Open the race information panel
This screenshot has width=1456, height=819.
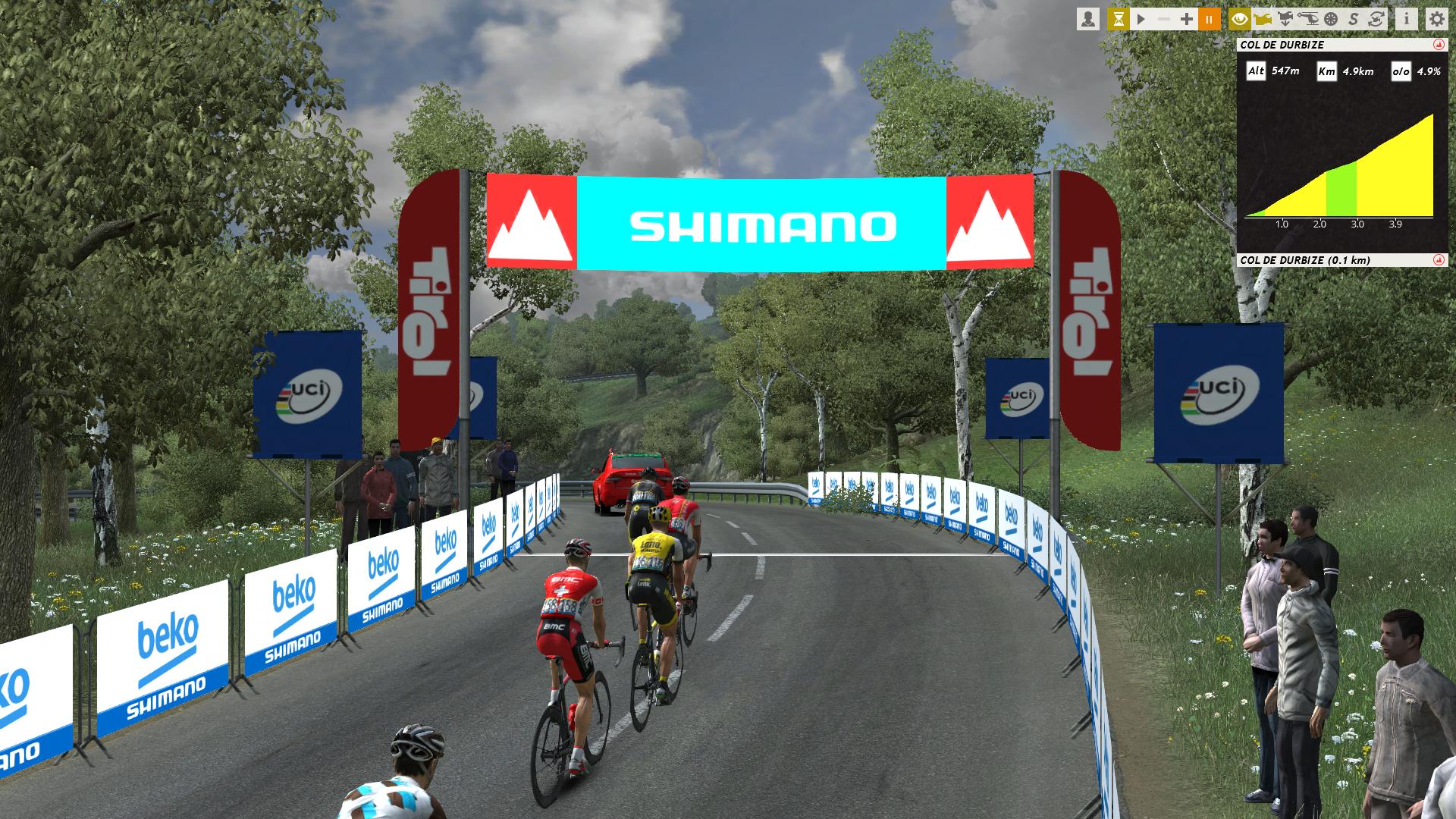point(1407,19)
